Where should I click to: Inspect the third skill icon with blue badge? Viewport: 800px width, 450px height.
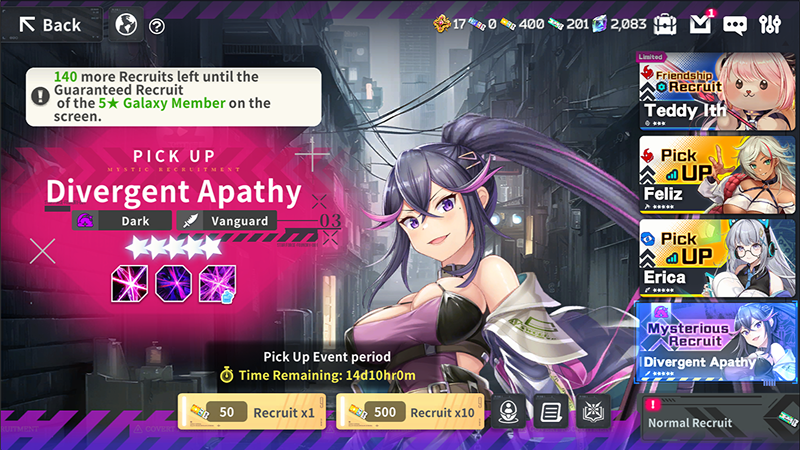coord(216,283)
